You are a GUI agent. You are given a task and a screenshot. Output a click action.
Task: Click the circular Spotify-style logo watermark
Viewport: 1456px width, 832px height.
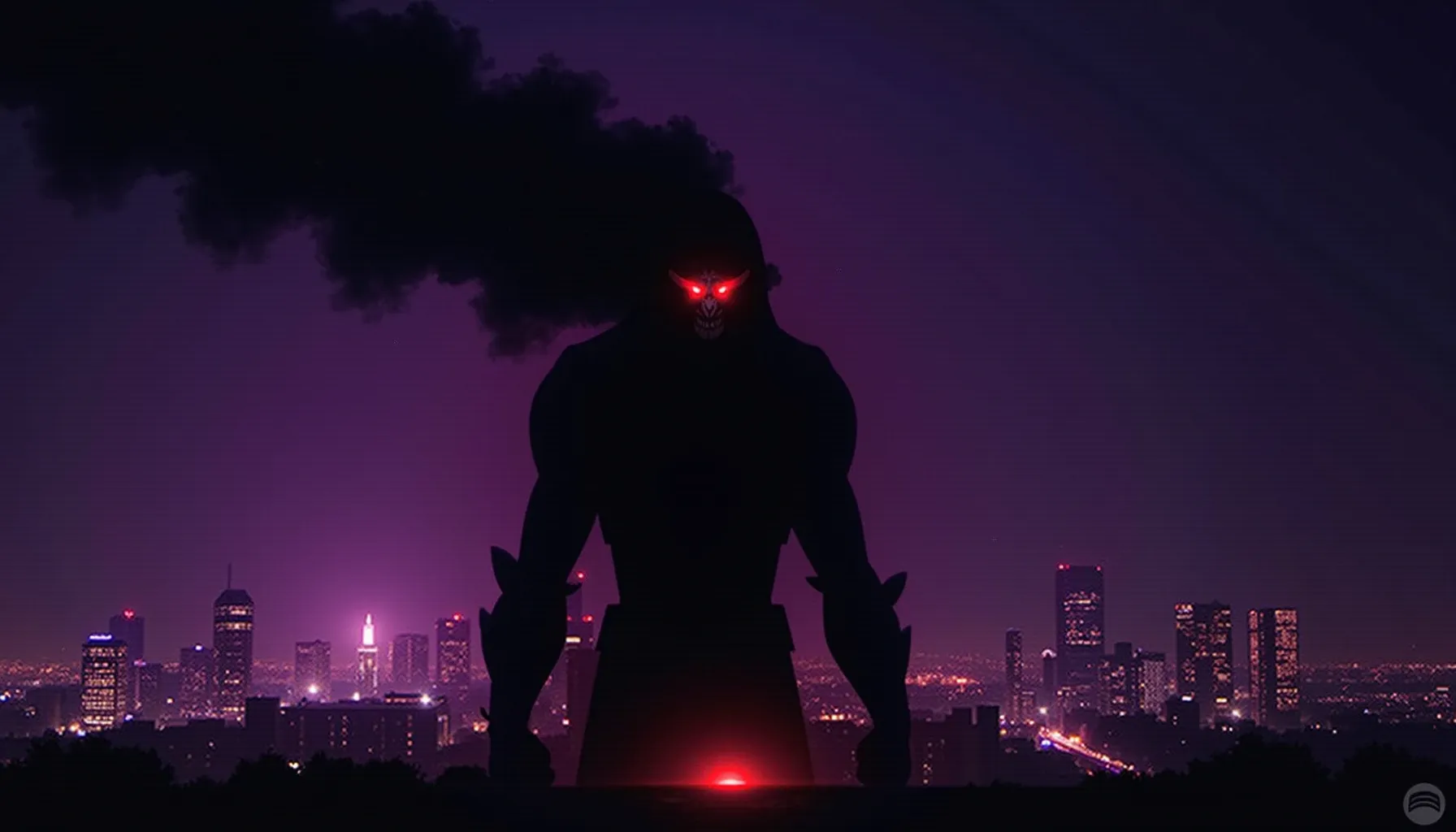click(x=1423, y=804)
